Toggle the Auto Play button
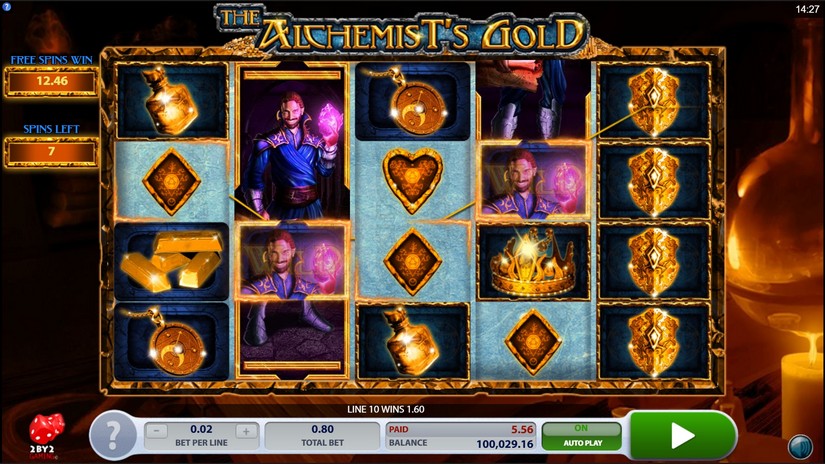Screen dimensions: 825x464 (581, 435)
